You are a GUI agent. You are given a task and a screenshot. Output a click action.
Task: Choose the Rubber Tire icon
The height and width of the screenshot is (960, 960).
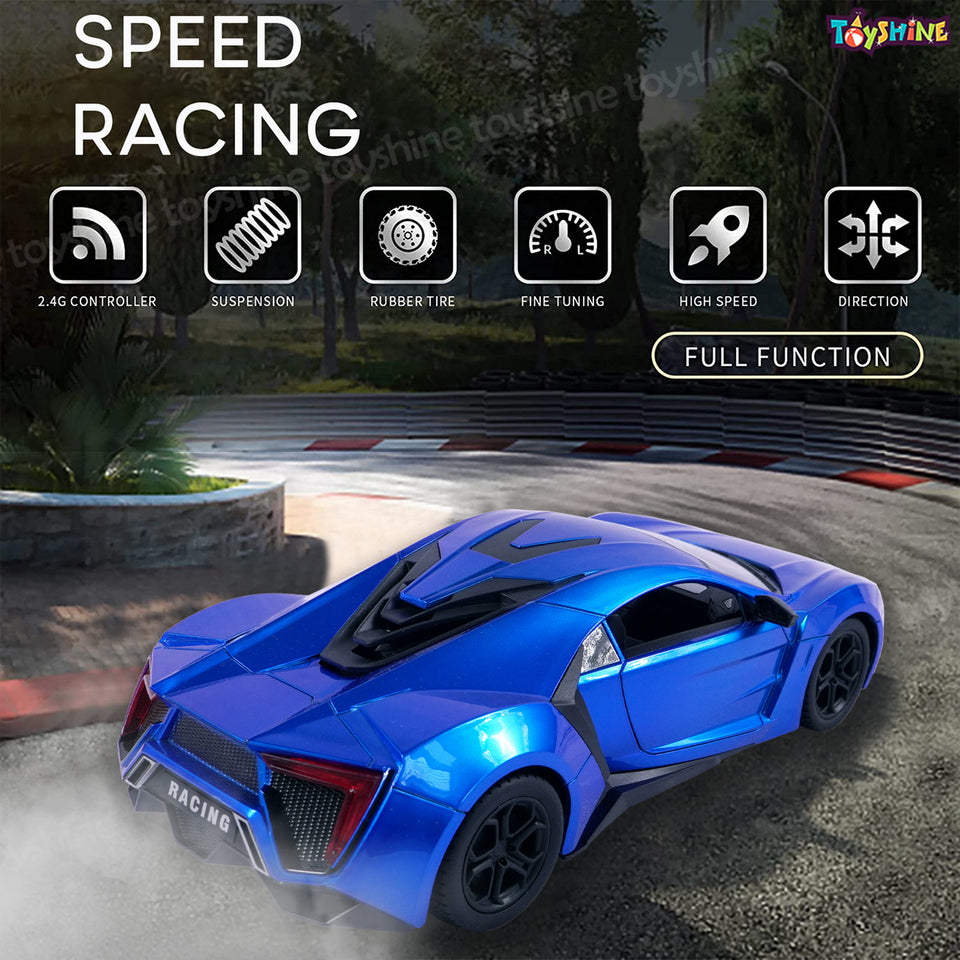click(408, 235)
